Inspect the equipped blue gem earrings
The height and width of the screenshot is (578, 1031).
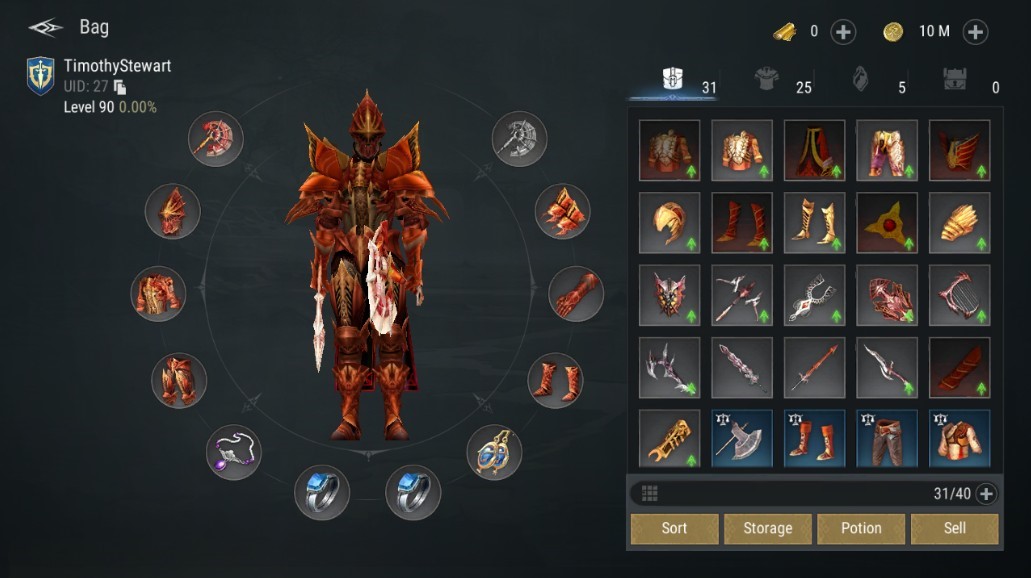494,452
